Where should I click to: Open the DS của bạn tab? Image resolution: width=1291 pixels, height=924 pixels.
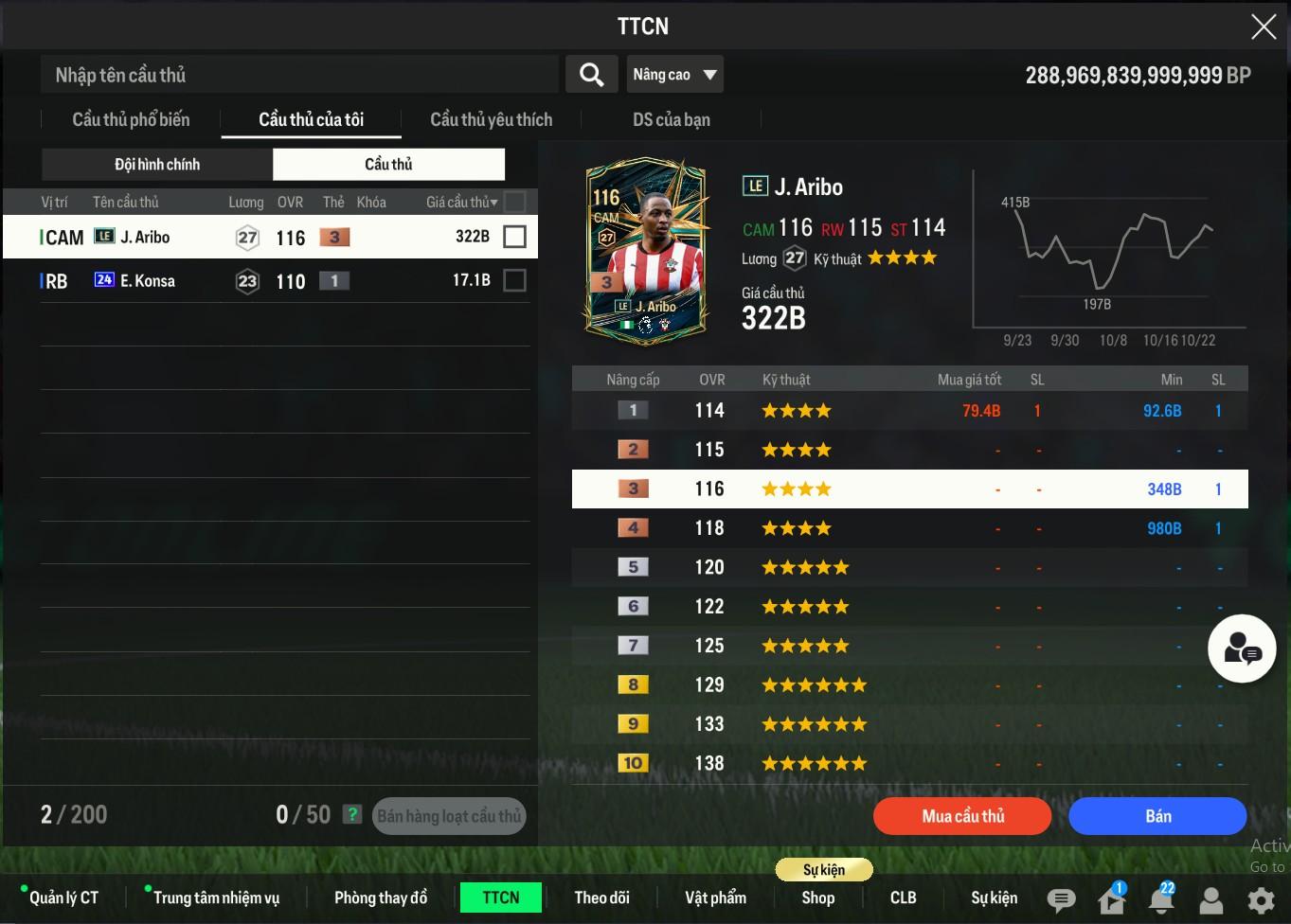671,120
